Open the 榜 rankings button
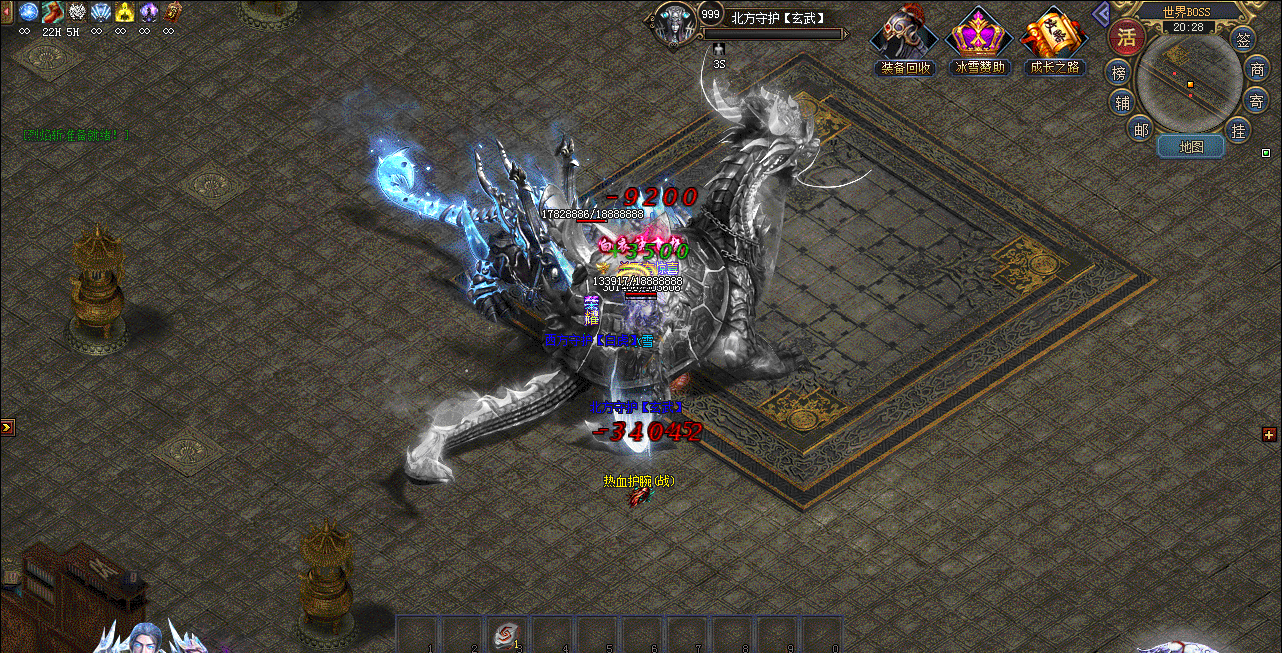The height and width of the screenshot is (653, 1282). click(x=1119, y=72)
